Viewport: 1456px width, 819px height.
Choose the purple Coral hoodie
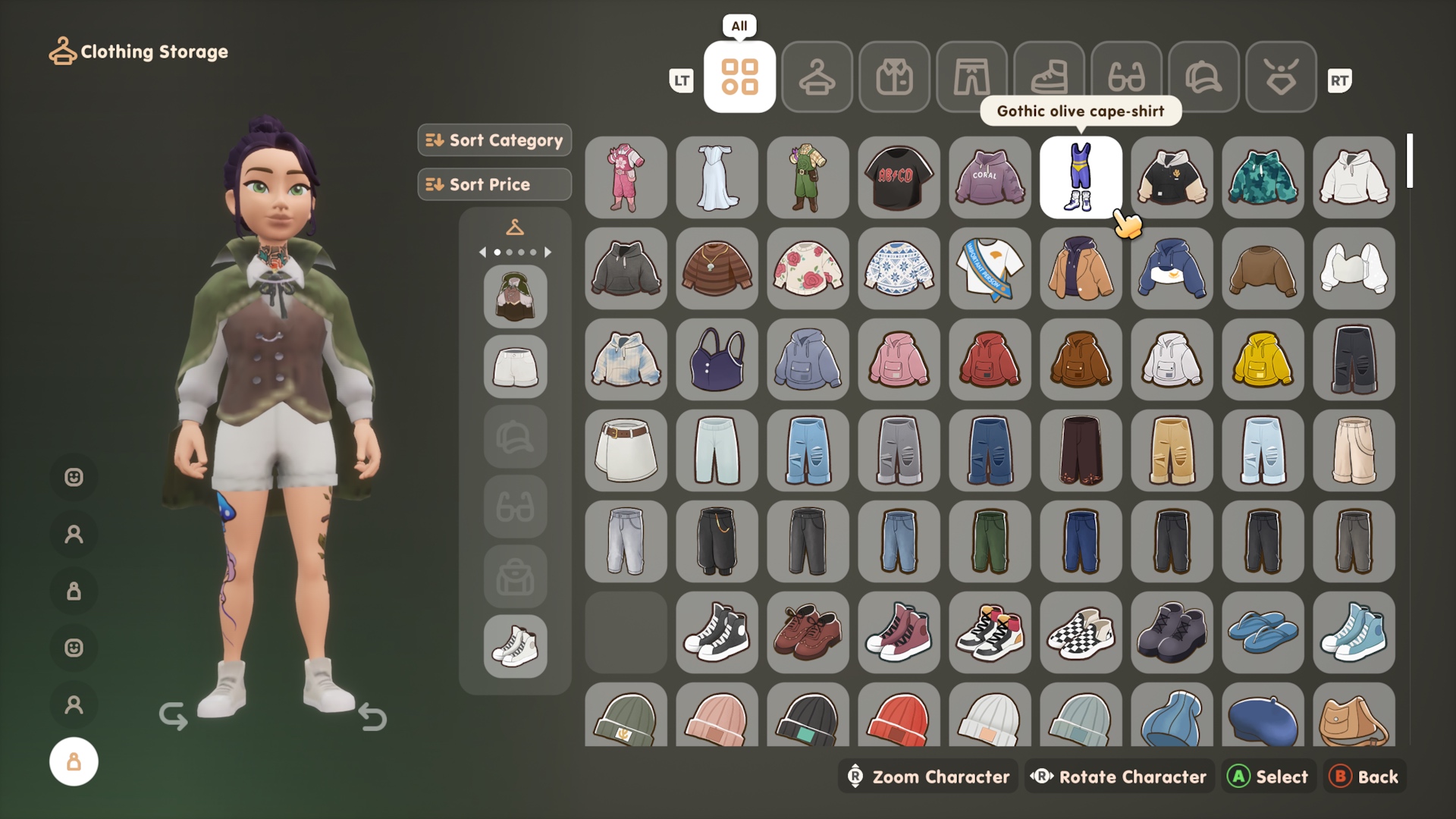990,177
